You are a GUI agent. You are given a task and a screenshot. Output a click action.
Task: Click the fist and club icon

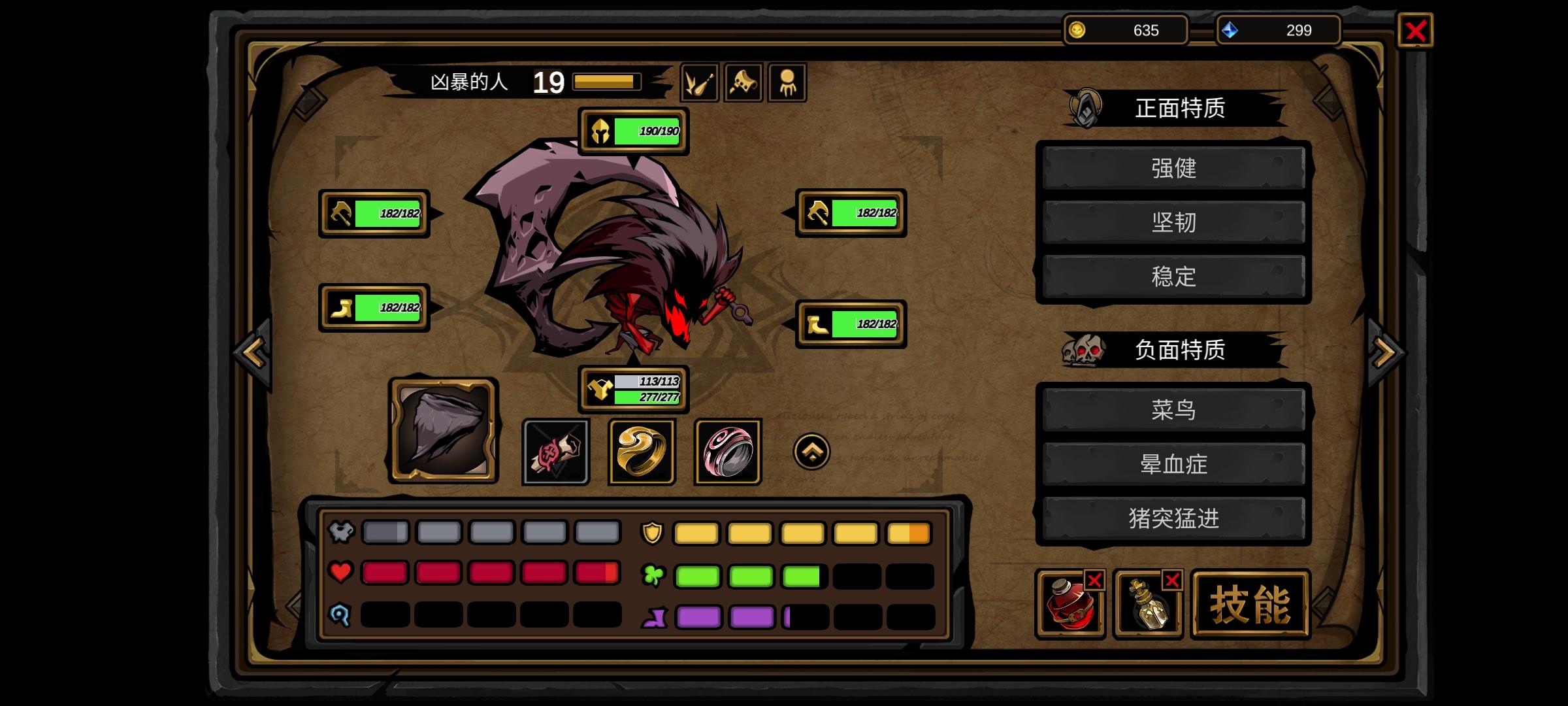tap(699, 83)
